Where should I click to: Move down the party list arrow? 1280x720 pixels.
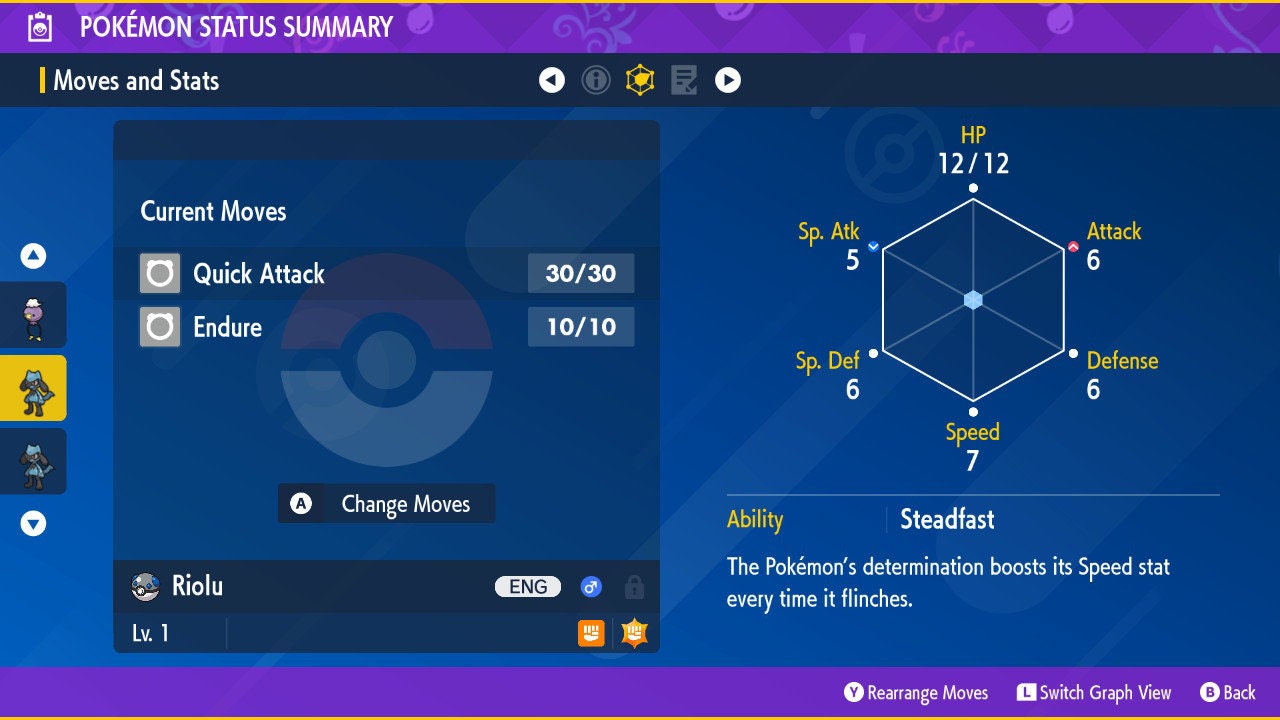pos(34,523)
